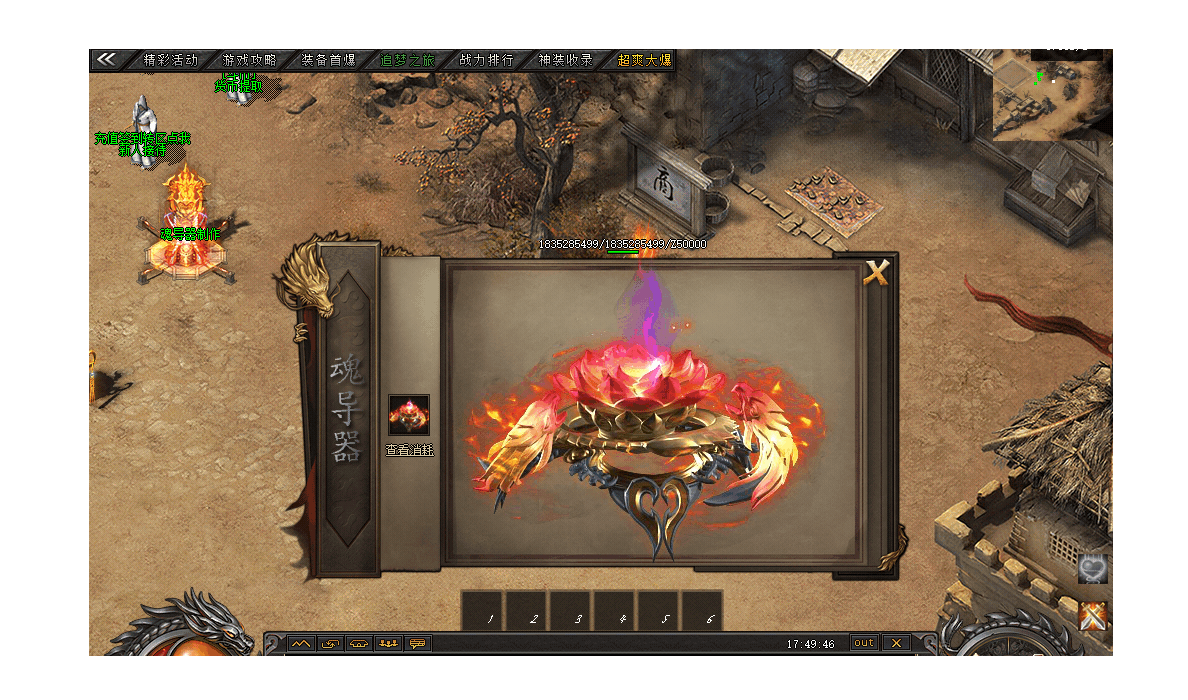1188x700 pixels.
Task: Open the three-figures group icon
Action: pos(388,643)
